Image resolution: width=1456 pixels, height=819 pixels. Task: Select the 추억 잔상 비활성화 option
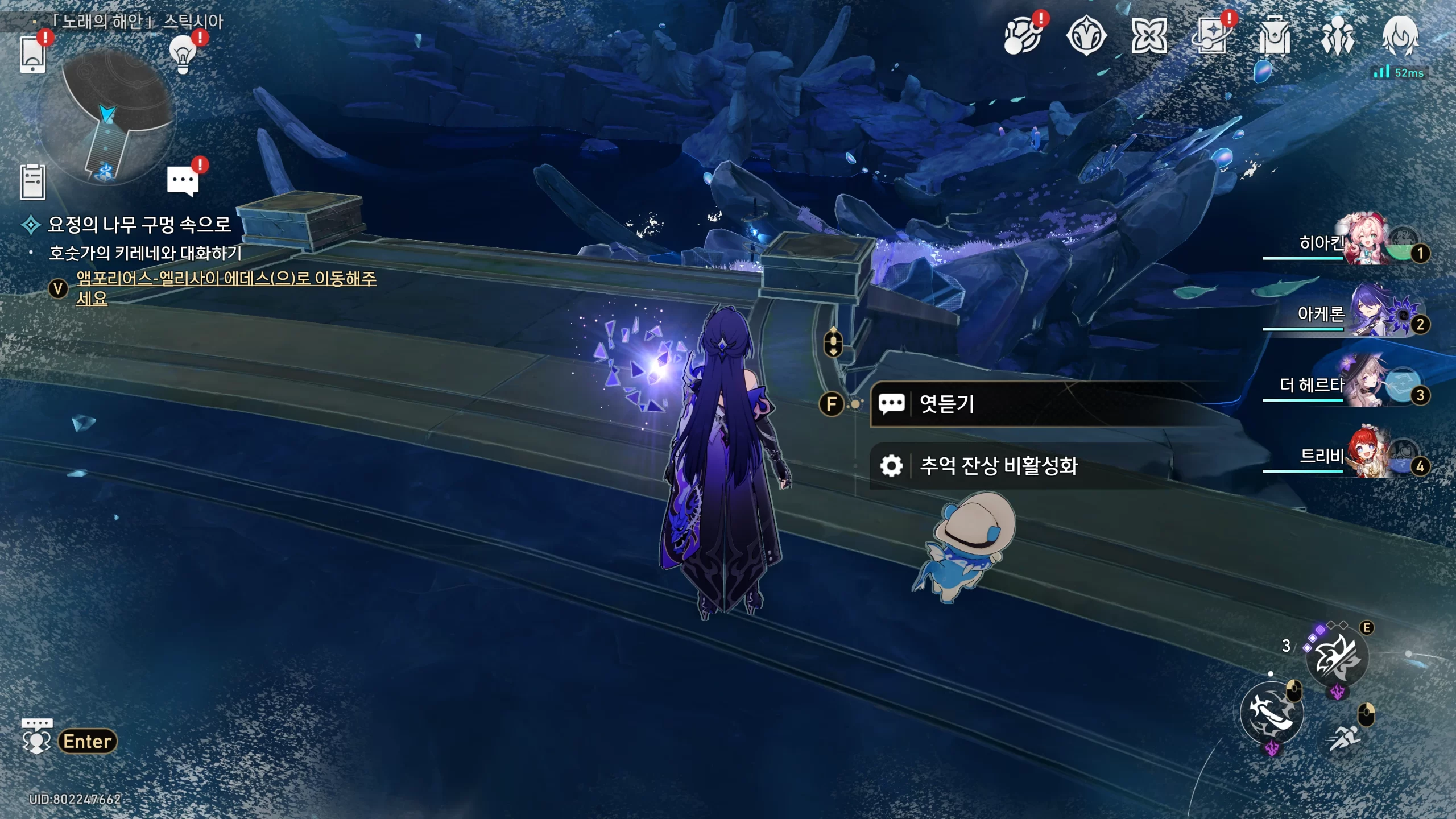999,466
